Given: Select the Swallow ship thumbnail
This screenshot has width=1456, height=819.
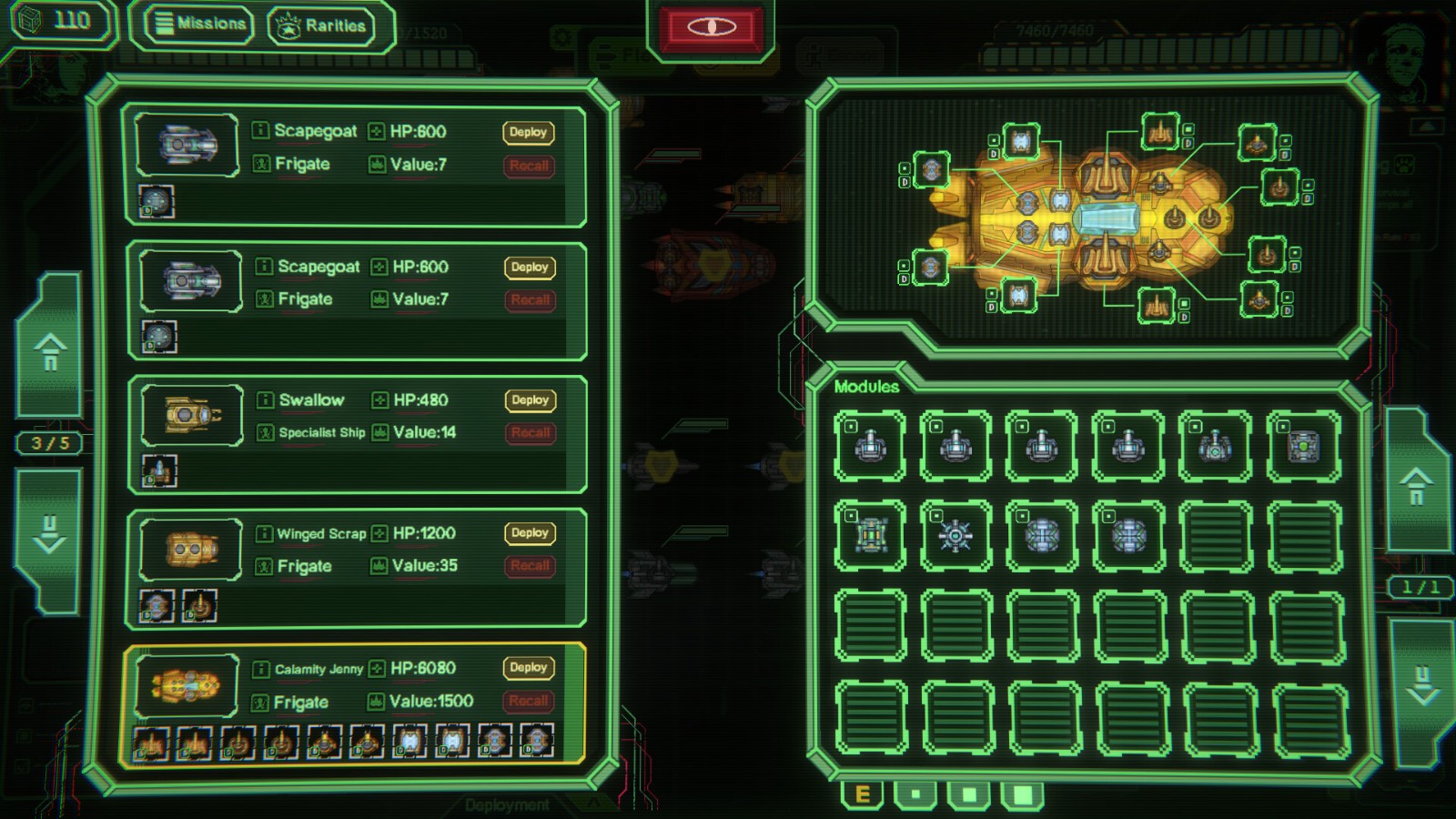Looking at the screenshot, I should 191,416.
